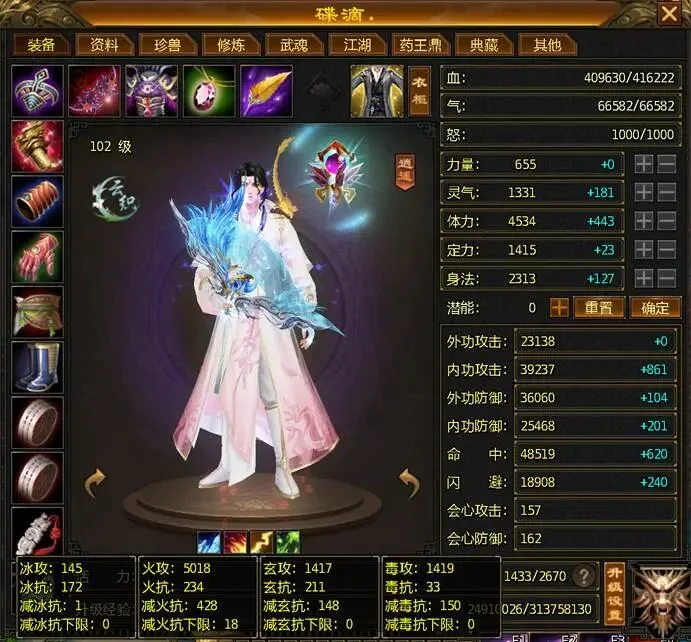691x642 pixels.
Task: Open the 升级设置 level-up settings
Action: (x=614, y=594)
